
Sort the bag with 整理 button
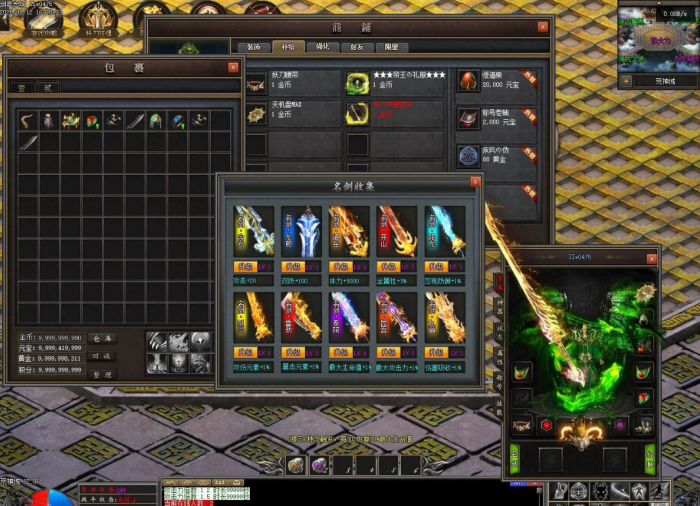point(103,374)
